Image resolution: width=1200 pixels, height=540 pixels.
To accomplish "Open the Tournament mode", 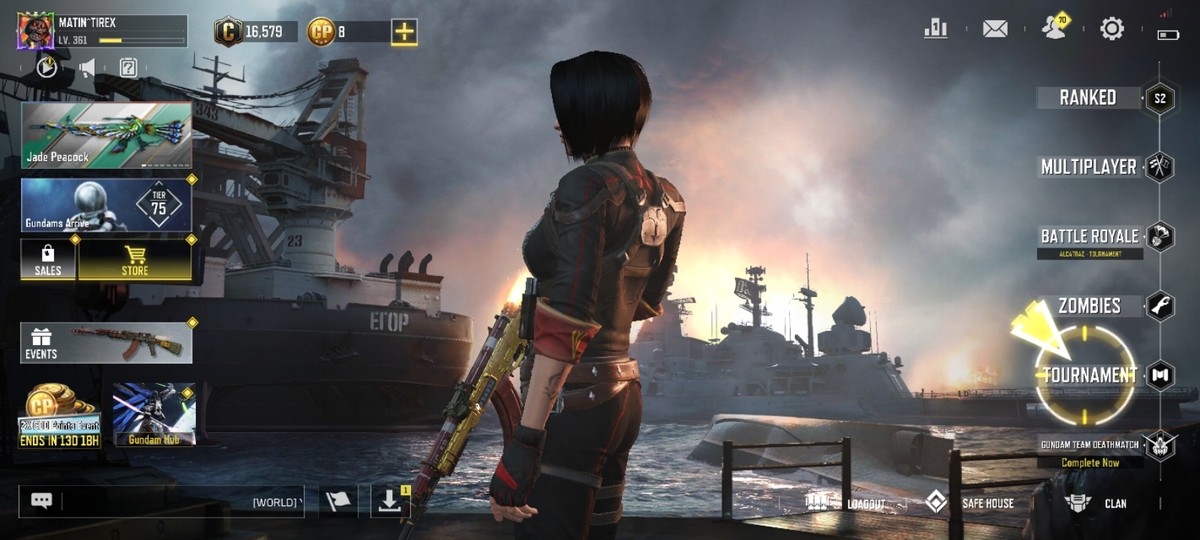I will pos(1090,375).
